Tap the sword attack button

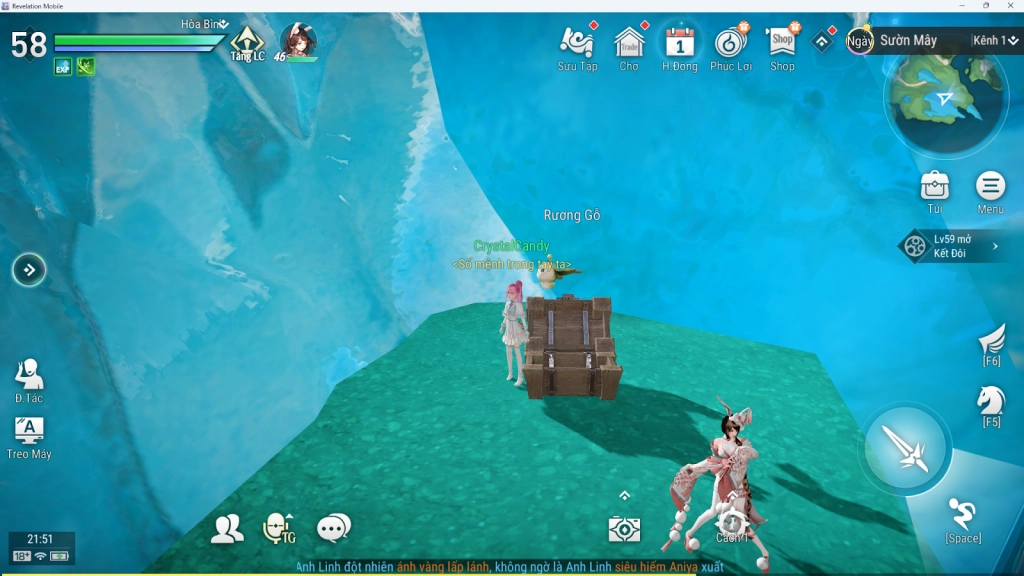click(x=908, y=449)
